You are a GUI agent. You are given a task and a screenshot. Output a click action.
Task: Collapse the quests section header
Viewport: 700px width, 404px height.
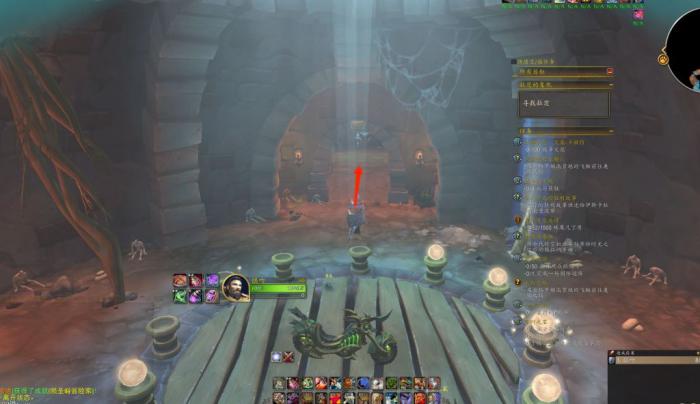click(x=609, y=130)
